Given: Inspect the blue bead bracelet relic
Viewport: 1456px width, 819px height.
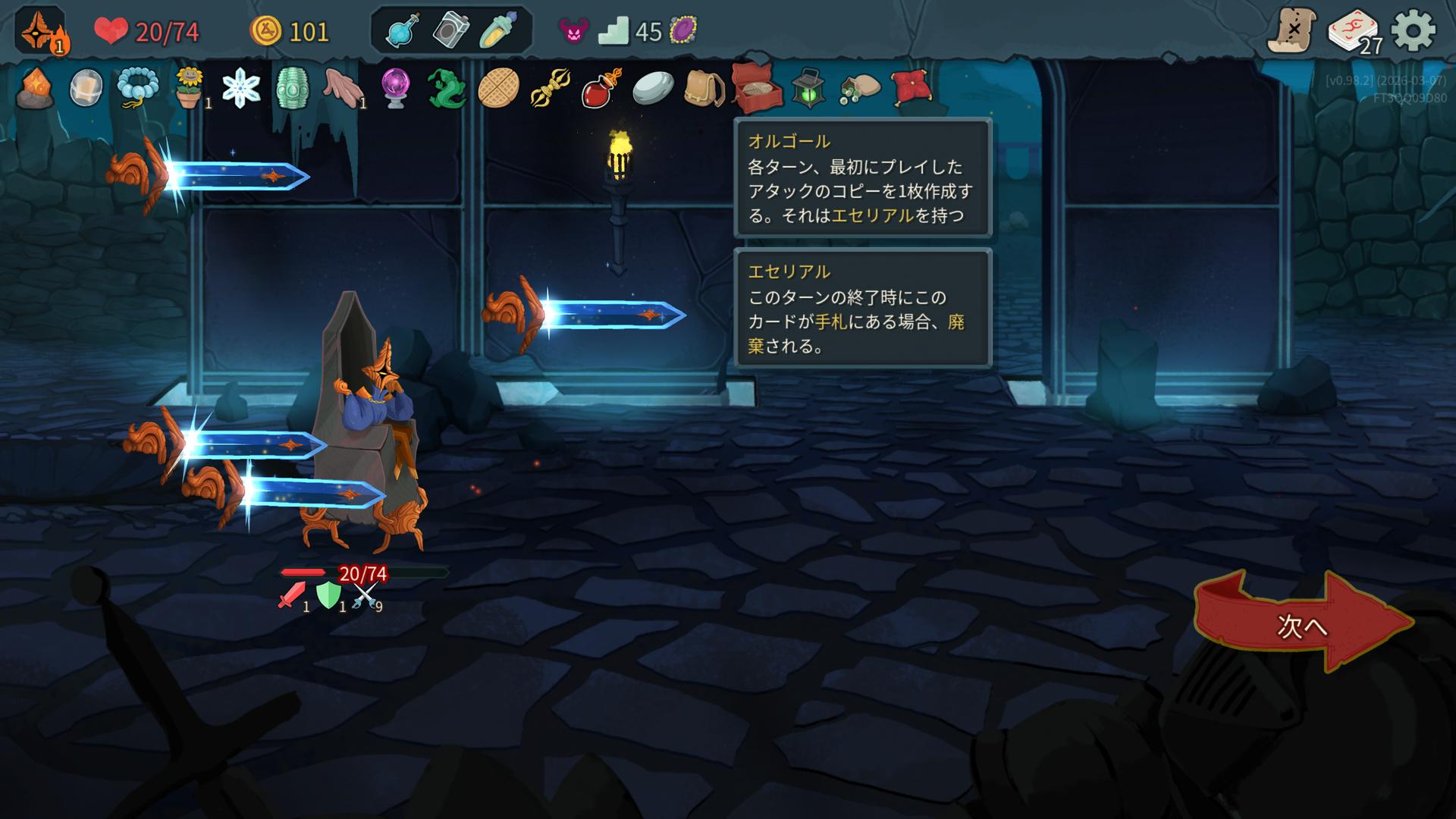Looking at the screenshot, I should pos(138,88).
